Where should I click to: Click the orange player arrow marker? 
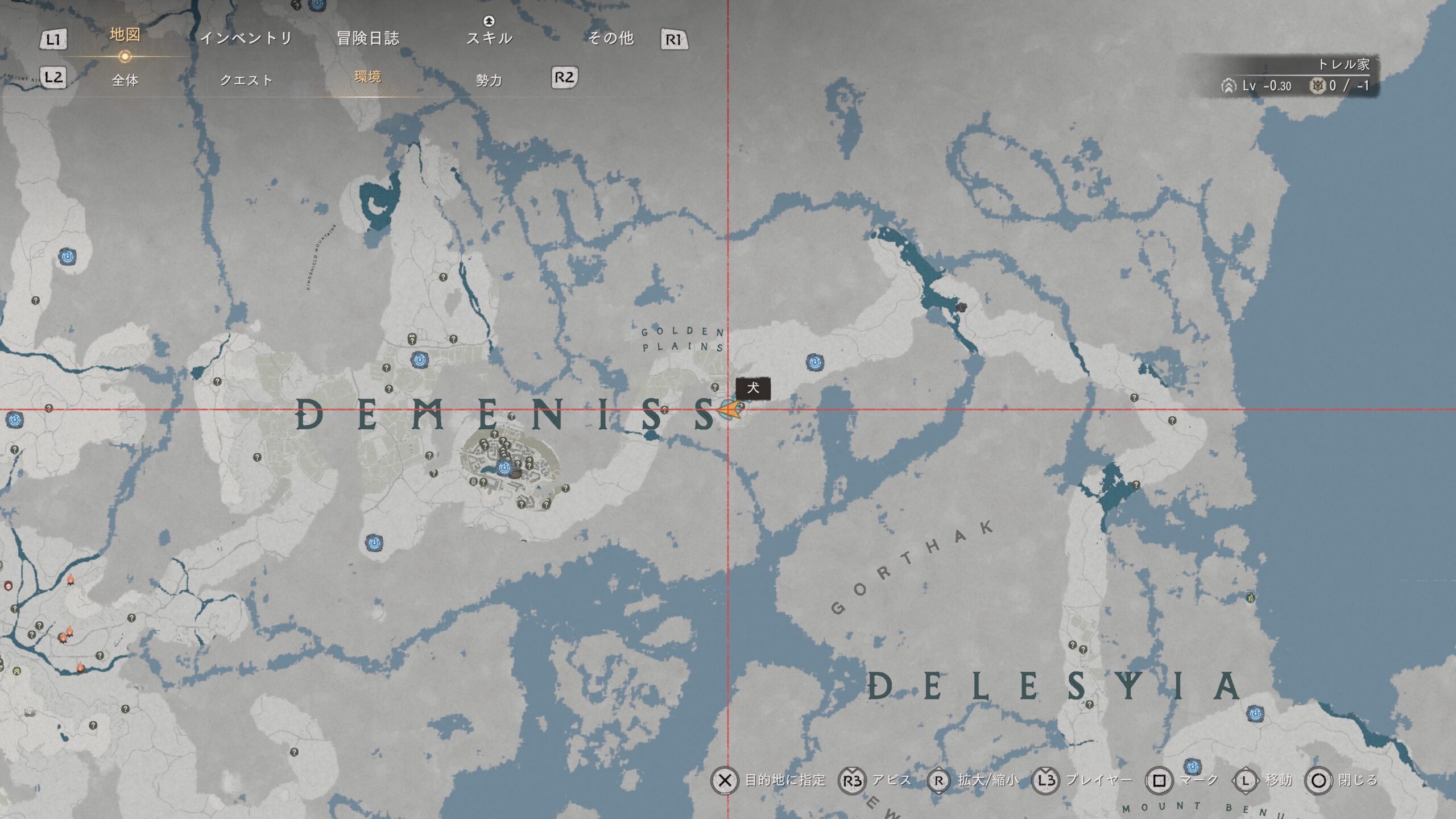(730, 409)
